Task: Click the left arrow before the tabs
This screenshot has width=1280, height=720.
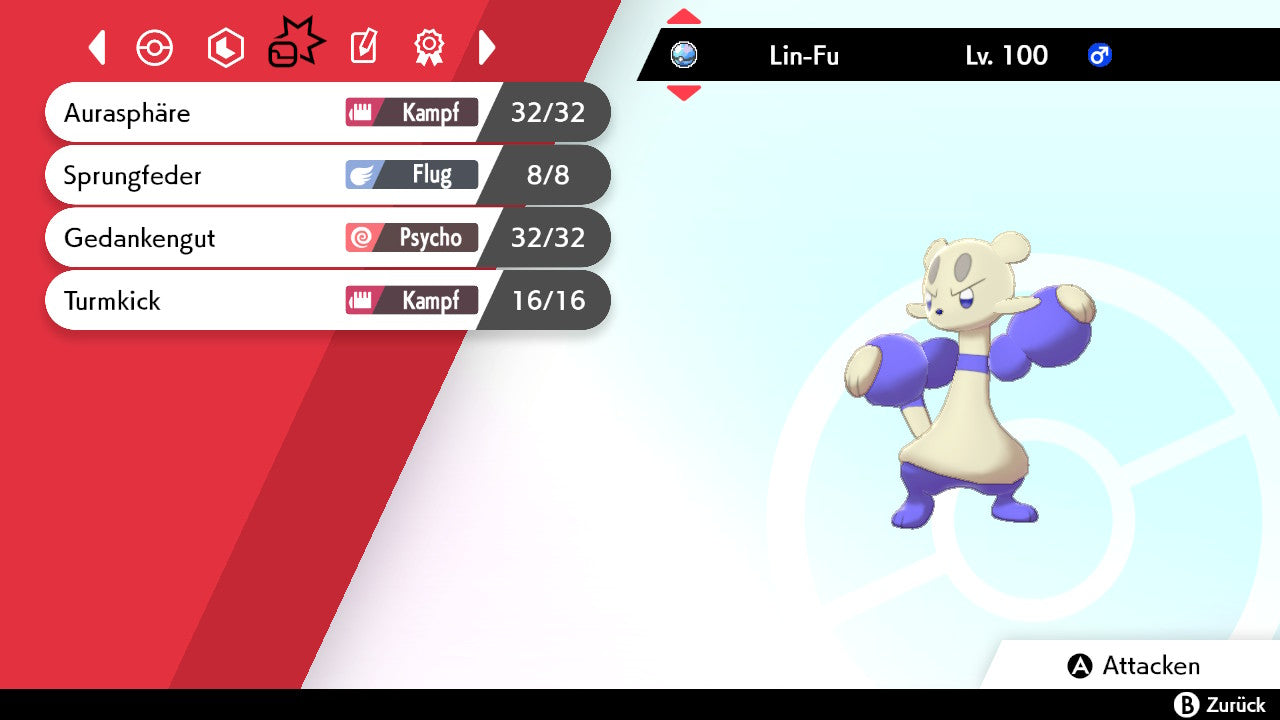Action: [97, 47]
